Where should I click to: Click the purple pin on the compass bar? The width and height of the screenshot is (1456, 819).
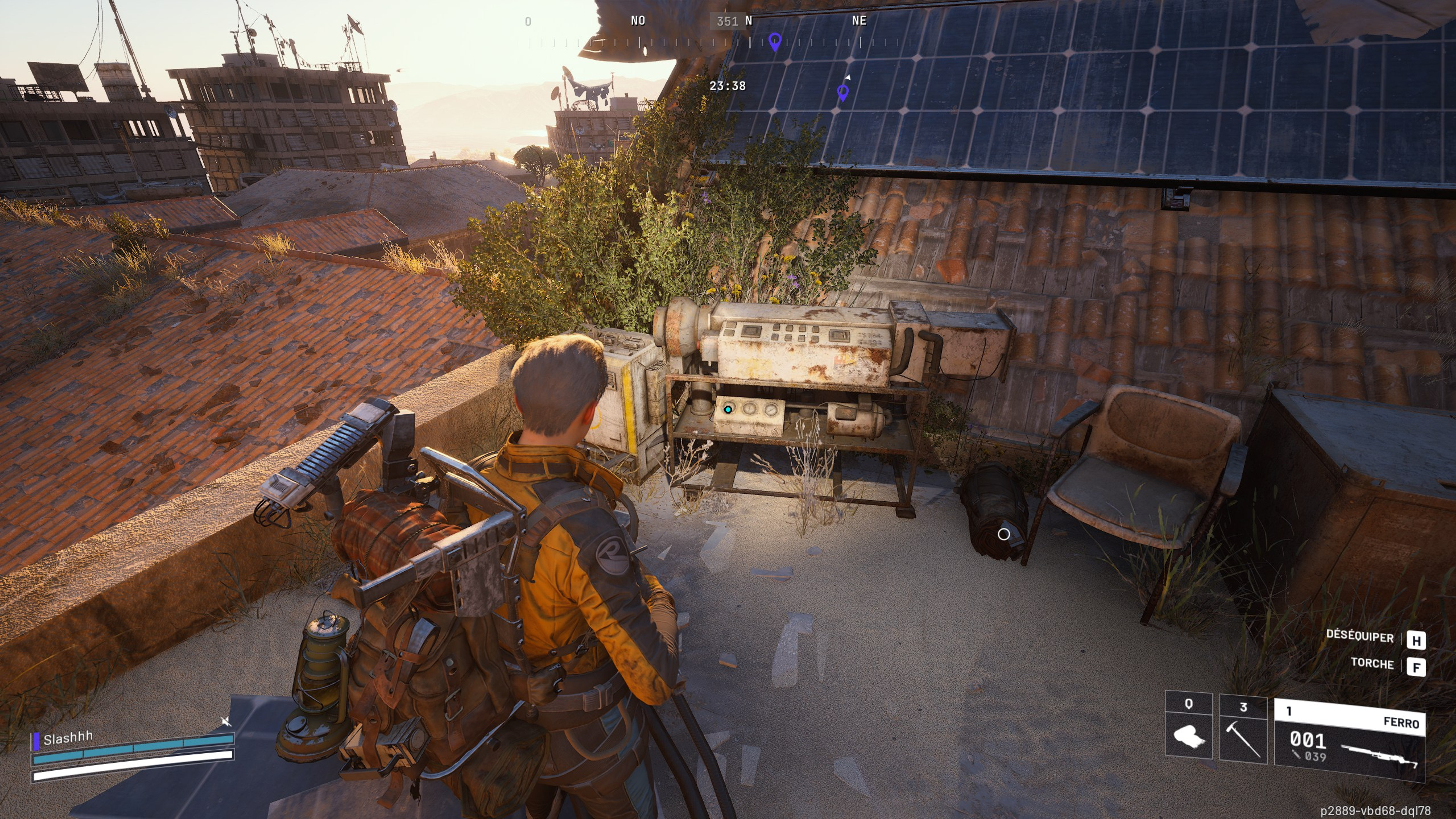click(775, 41)
